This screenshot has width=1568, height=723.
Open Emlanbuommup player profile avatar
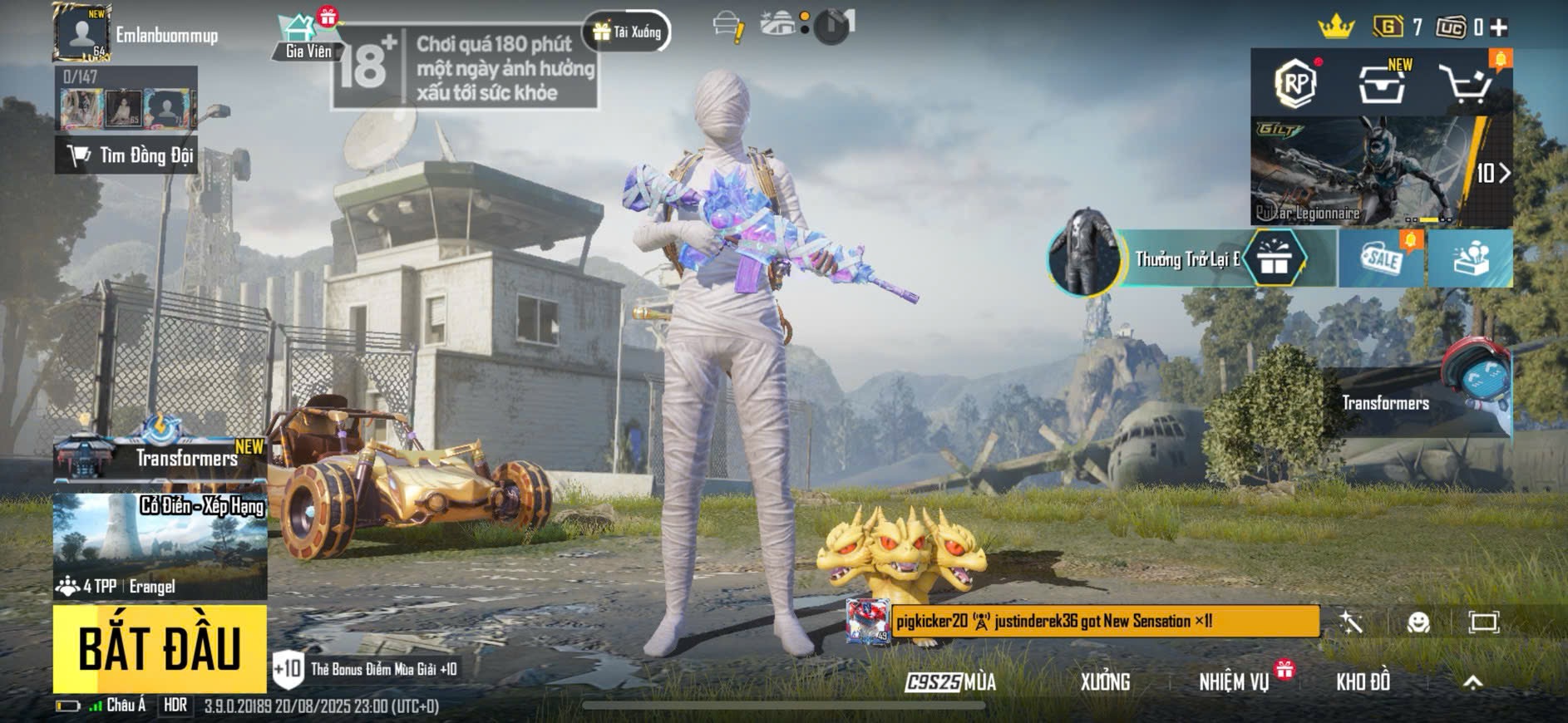pos(81,33)
